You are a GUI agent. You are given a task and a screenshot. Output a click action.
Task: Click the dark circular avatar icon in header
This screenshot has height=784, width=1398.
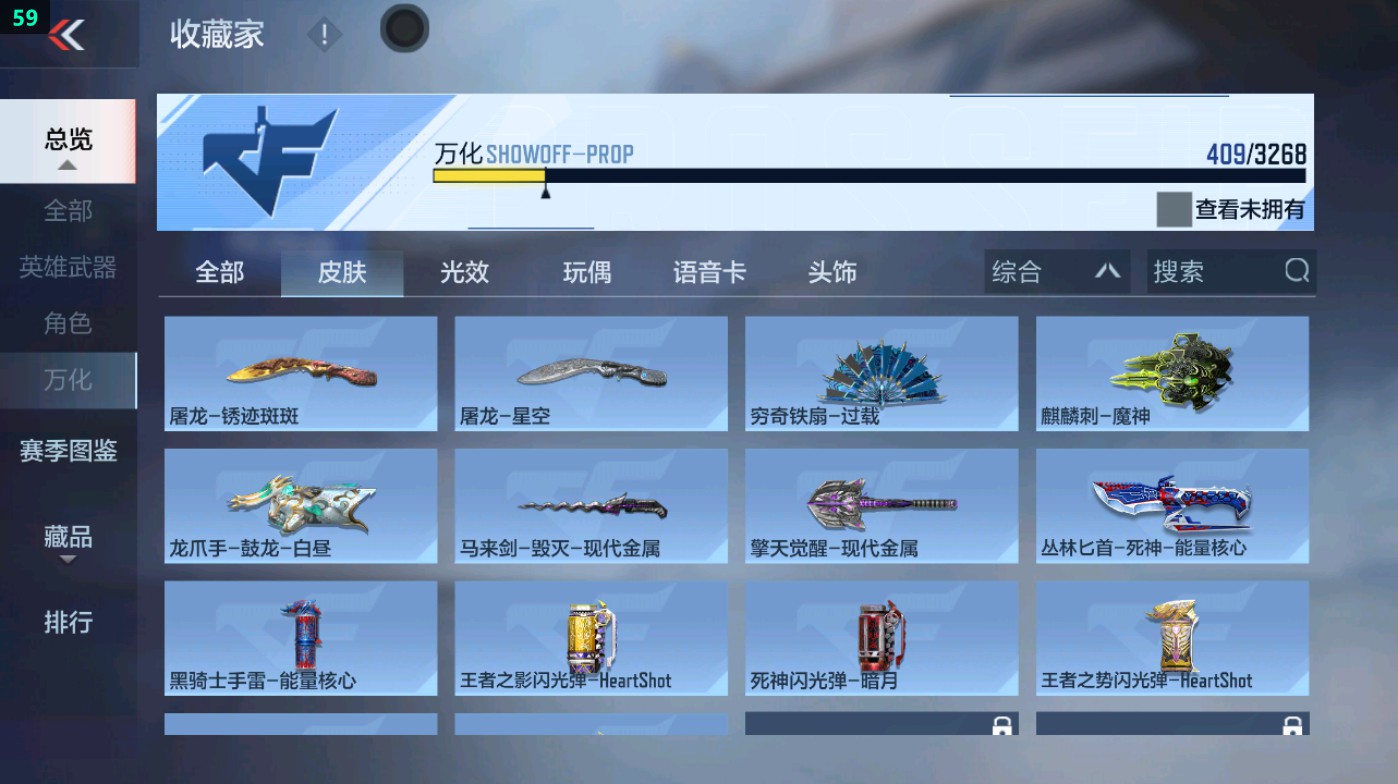[403, 30]
